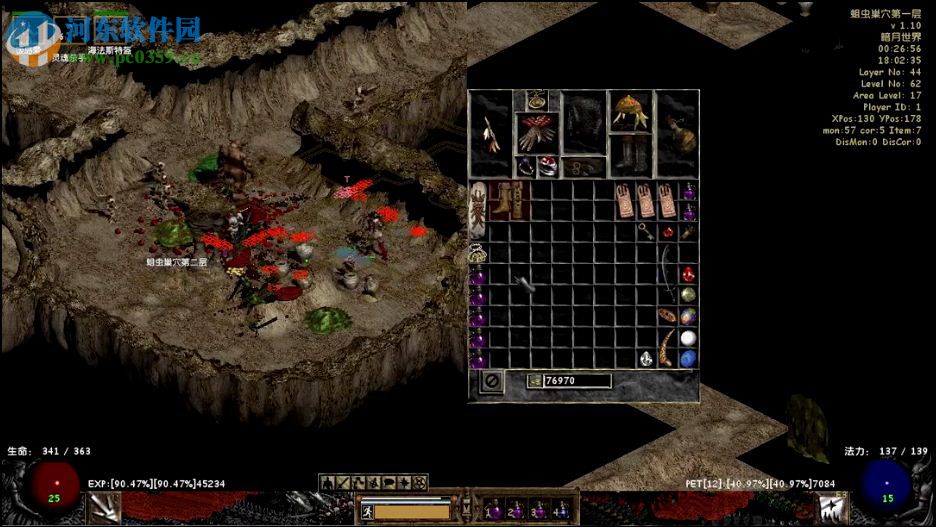Click the equipped amulet slot
This screenshot has width=936, height=527.
(x=538, y=99)
